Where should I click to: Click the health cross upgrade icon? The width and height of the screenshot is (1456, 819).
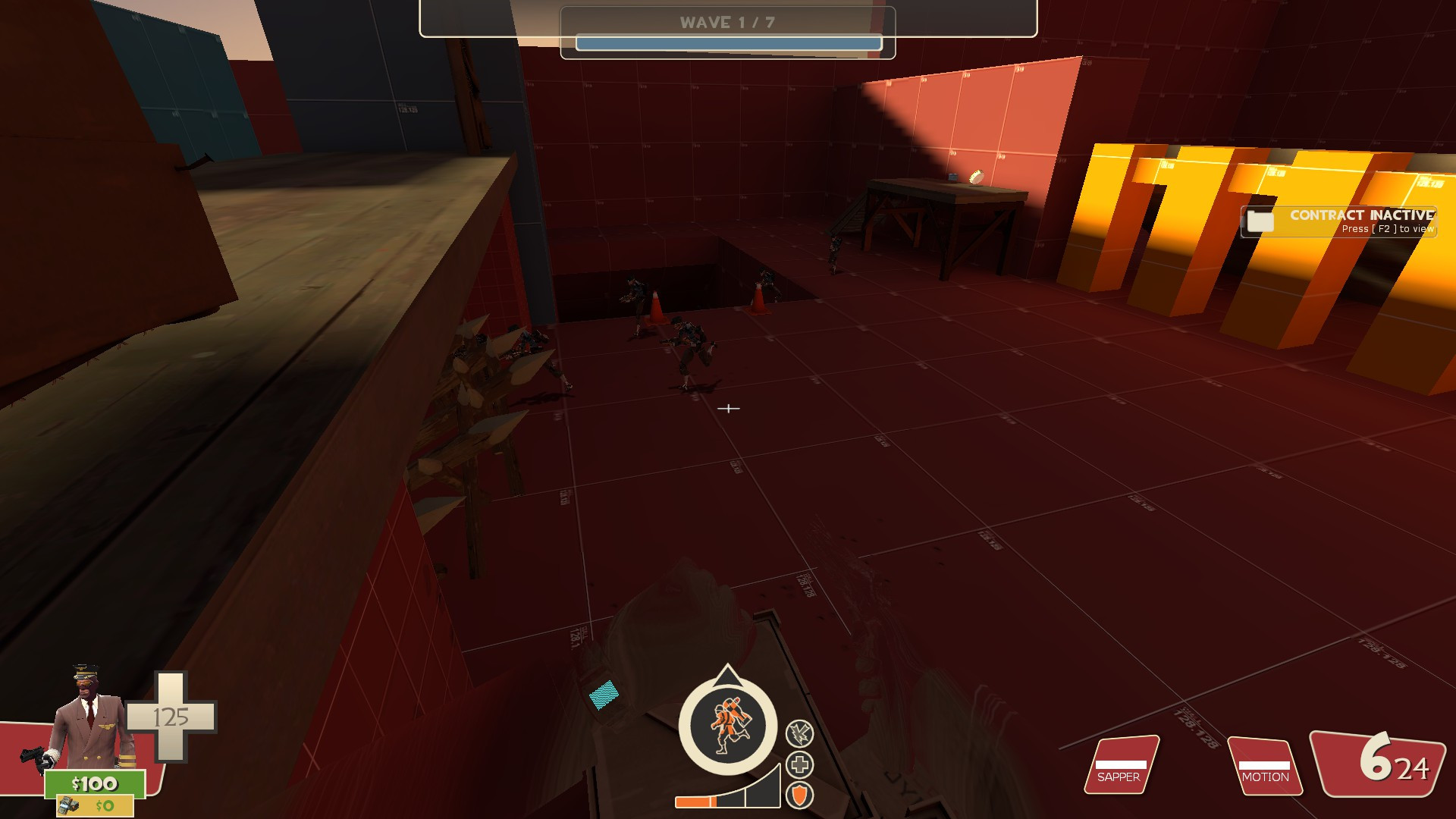click(x=799, y=766)
